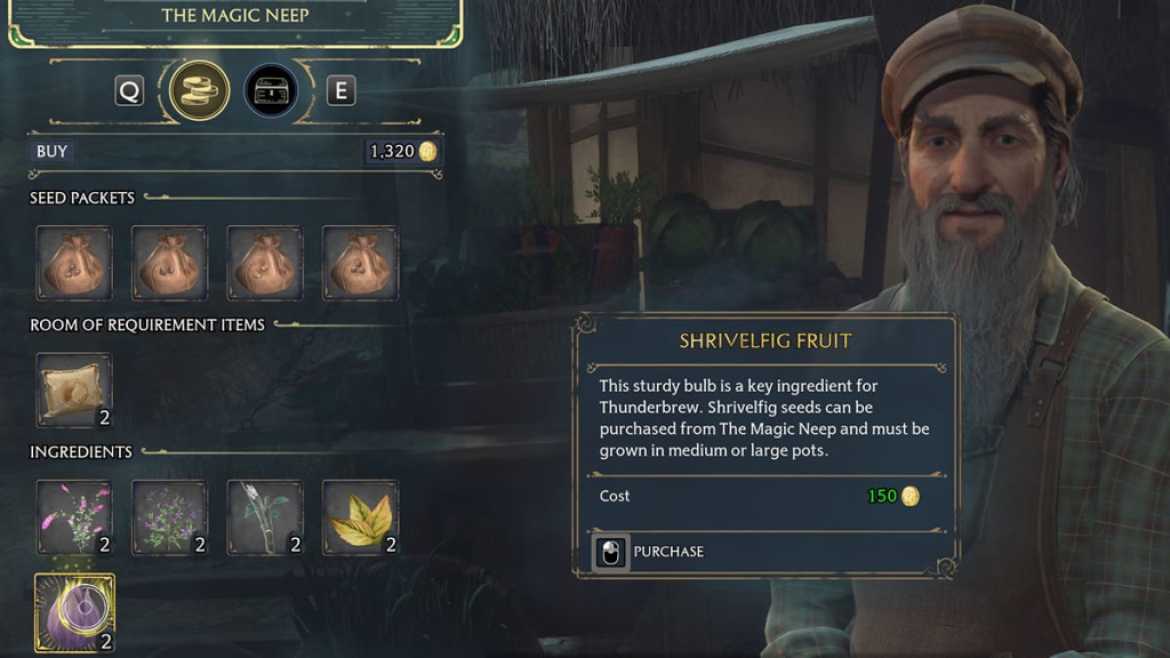
Task: Pick the green stalk ingredient
Action: click(265, 517)
